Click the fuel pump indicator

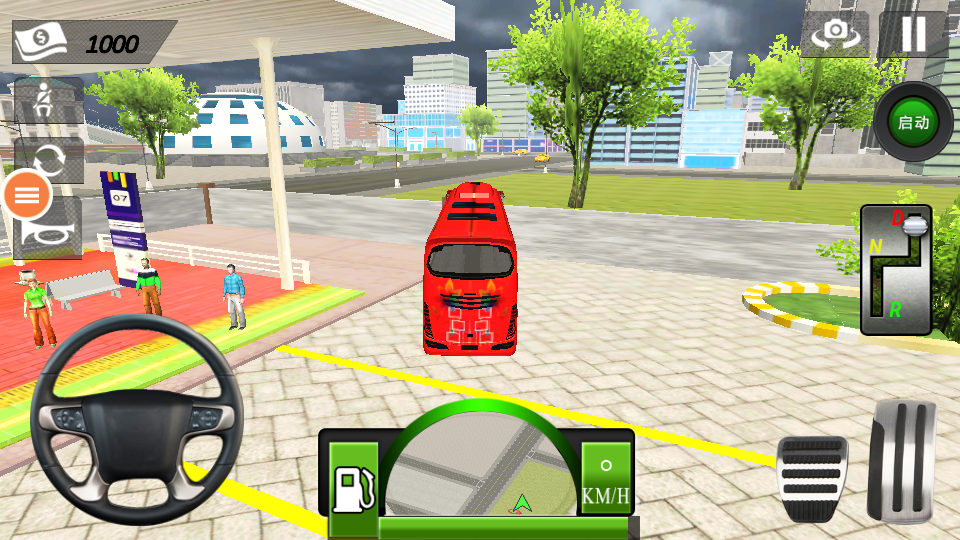point(353,490)
